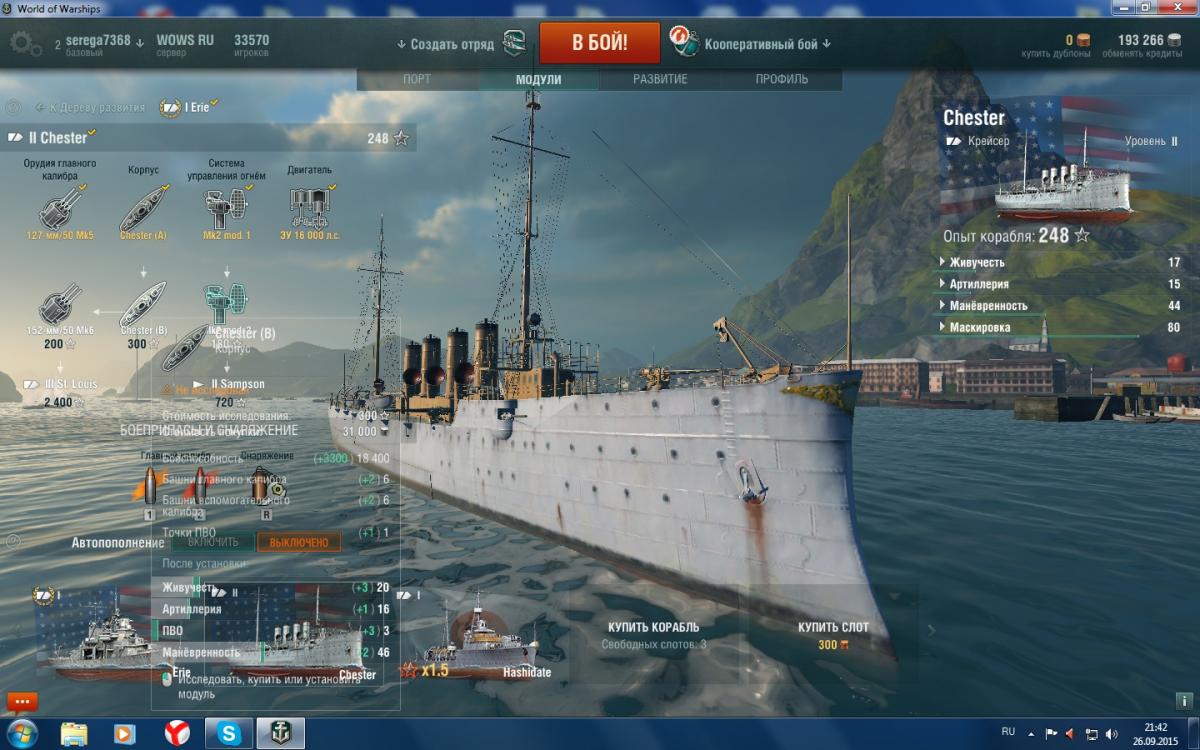Switch to the МОДУЛИ tab

tap(538, 79)
